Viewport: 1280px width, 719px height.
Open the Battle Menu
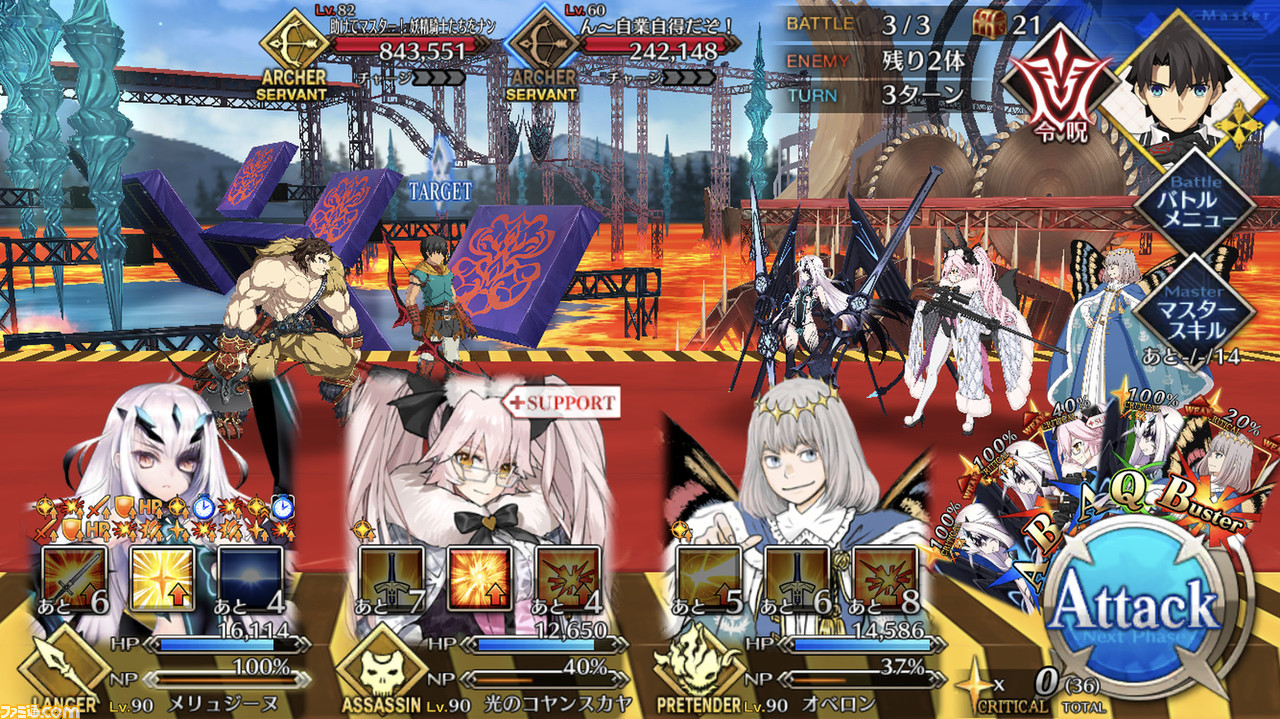[1195, 204]
